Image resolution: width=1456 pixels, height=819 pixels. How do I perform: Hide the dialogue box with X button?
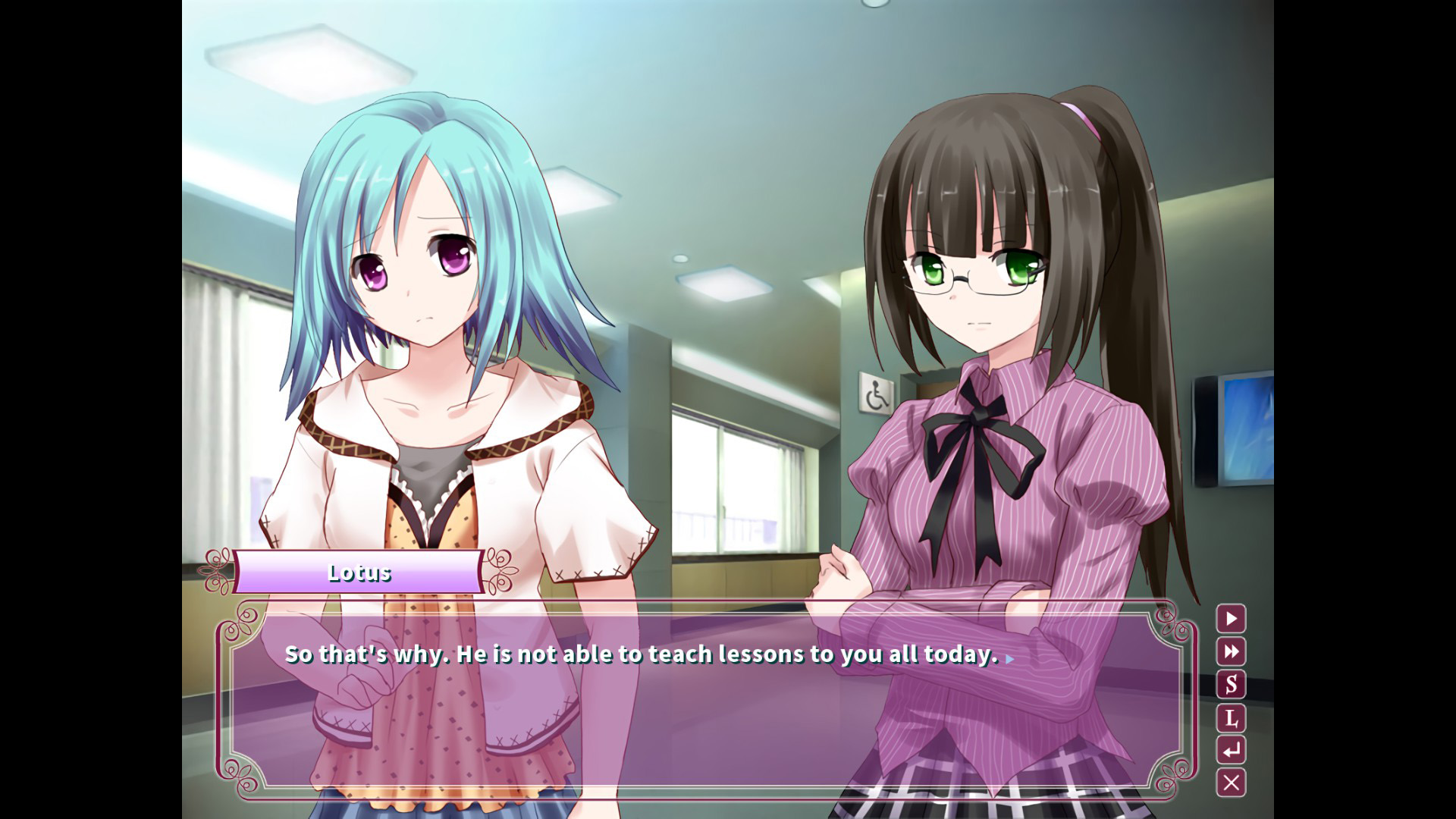pos(1231,783)
